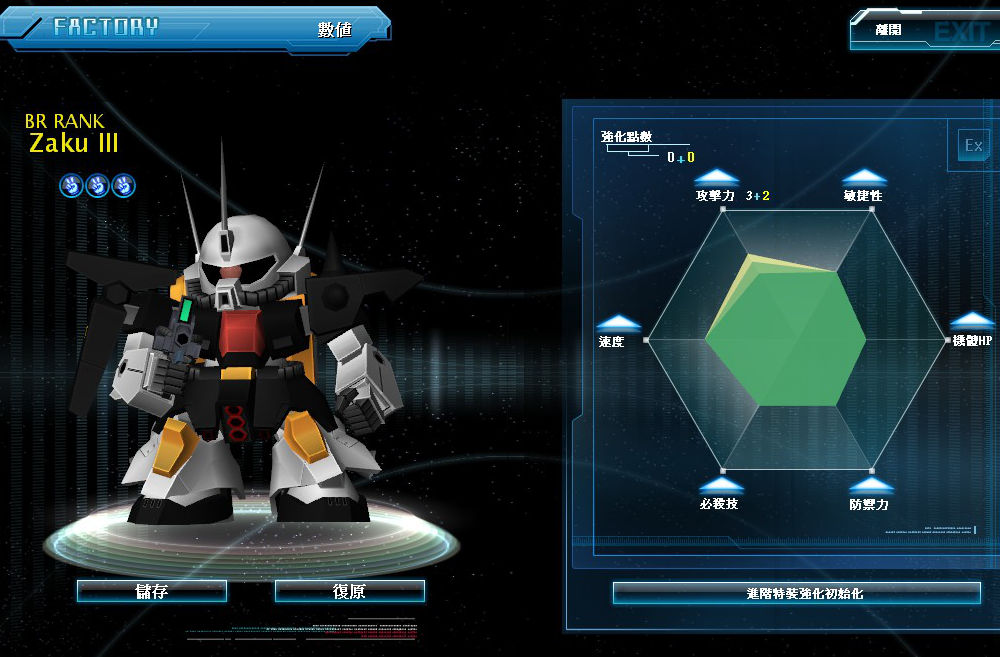Viewport: 1000px width, 657px height.
Task: Raise 敏捷性 using its arrow
Action: point(863,177)
